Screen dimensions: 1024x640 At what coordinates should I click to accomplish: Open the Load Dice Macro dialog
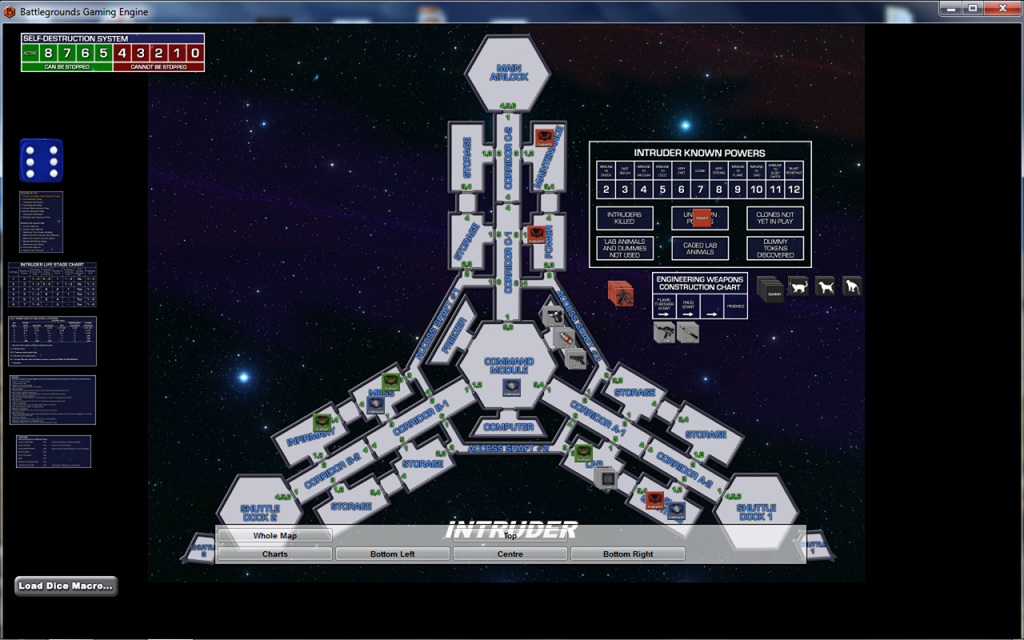click(x=66, y=586)
